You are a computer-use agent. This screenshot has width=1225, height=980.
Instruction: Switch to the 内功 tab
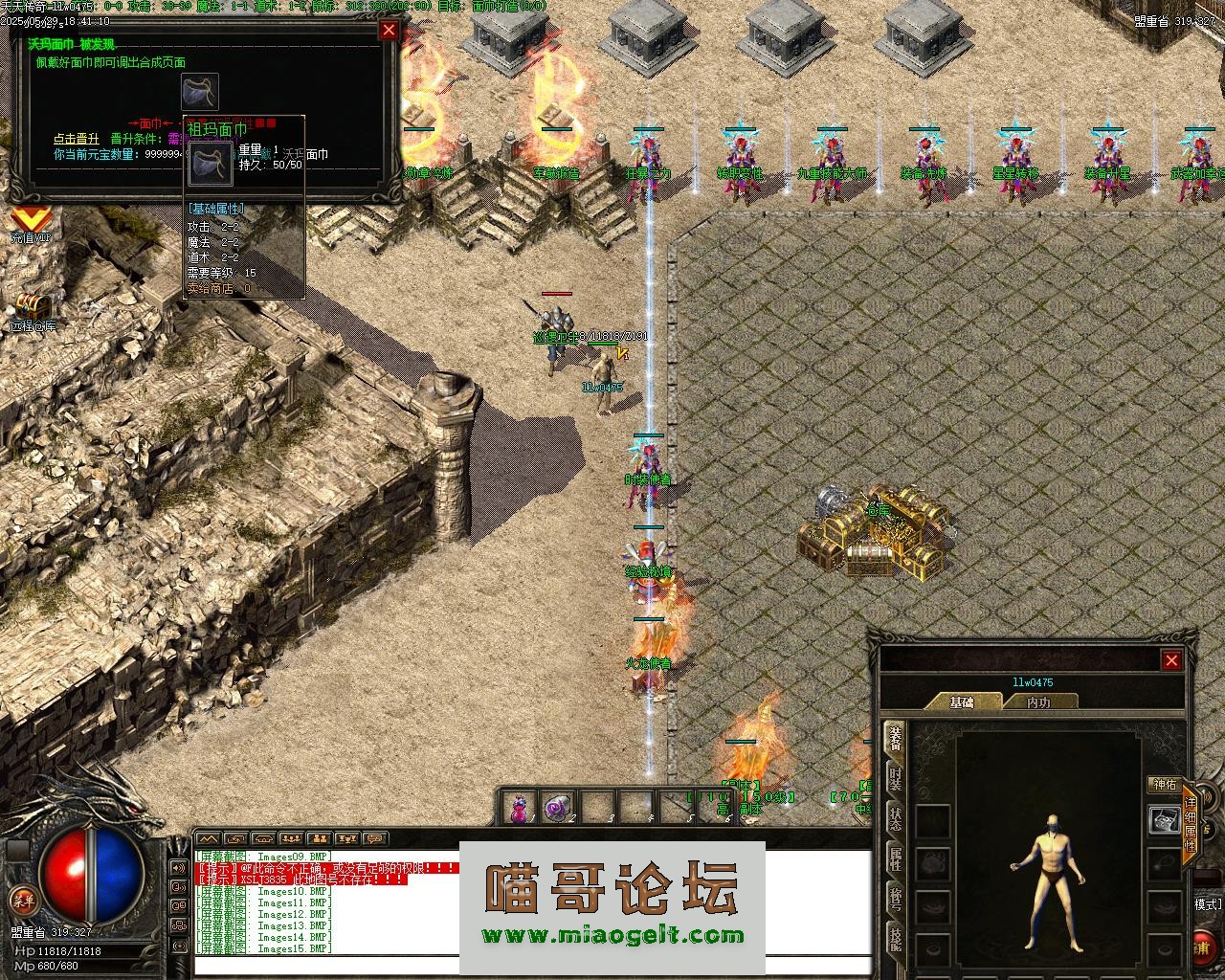pos(1038,702)
